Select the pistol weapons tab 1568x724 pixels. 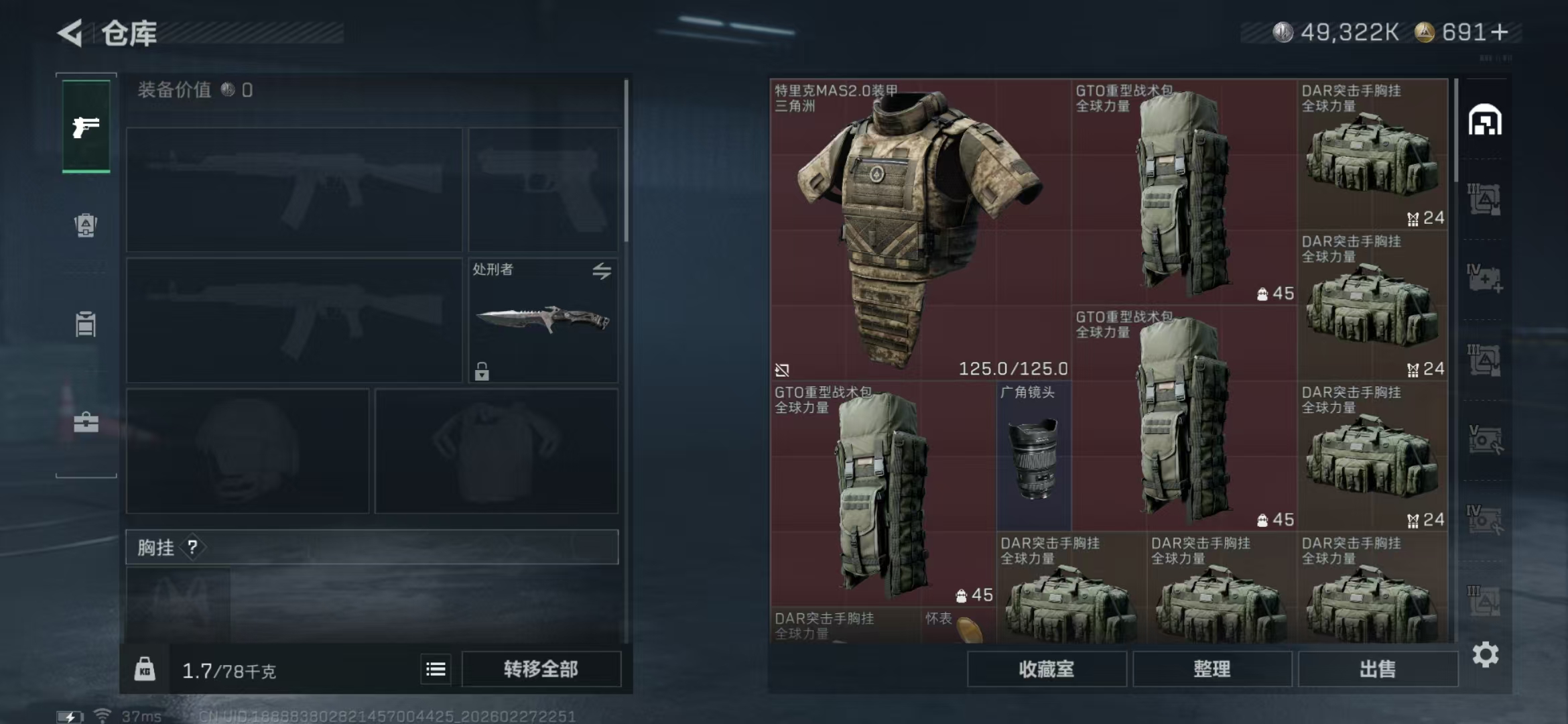pyautogui.click(x=86, y=126)
